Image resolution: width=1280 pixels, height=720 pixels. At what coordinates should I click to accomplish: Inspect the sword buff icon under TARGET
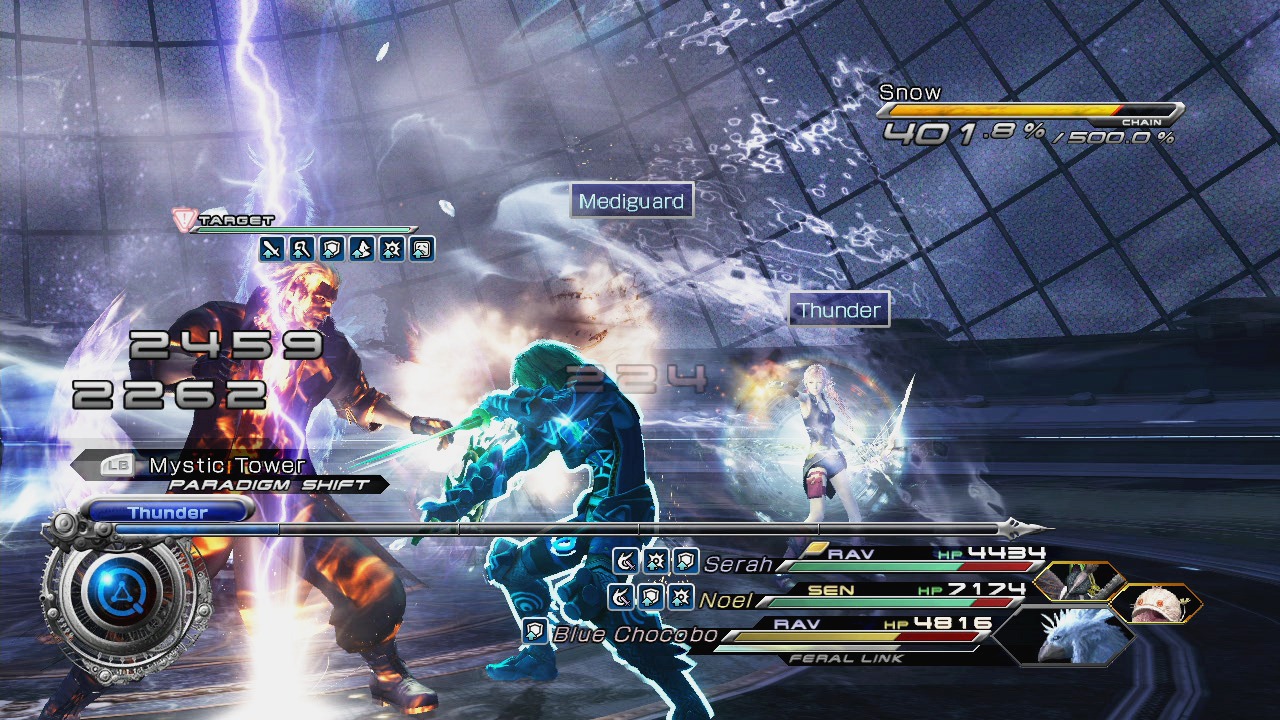tap(272, 249)
